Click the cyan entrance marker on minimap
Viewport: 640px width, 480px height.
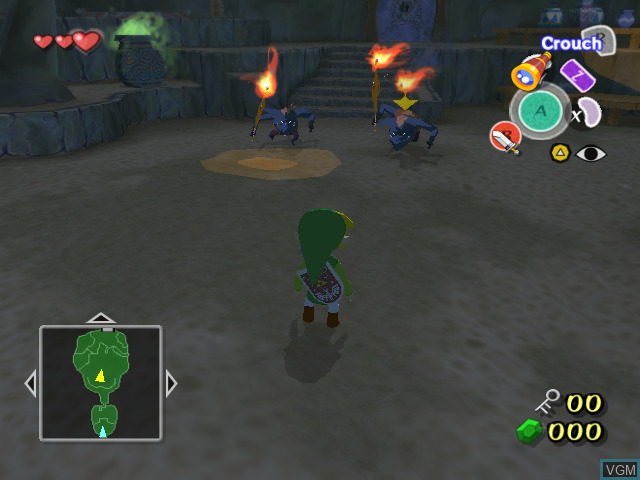click(x=102, y=431)
